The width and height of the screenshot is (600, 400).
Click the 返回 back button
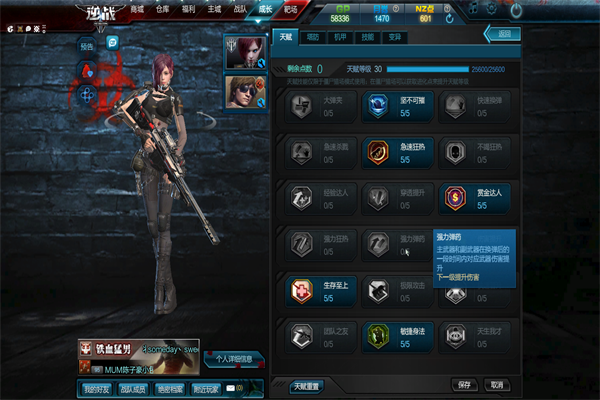[502, 34]
